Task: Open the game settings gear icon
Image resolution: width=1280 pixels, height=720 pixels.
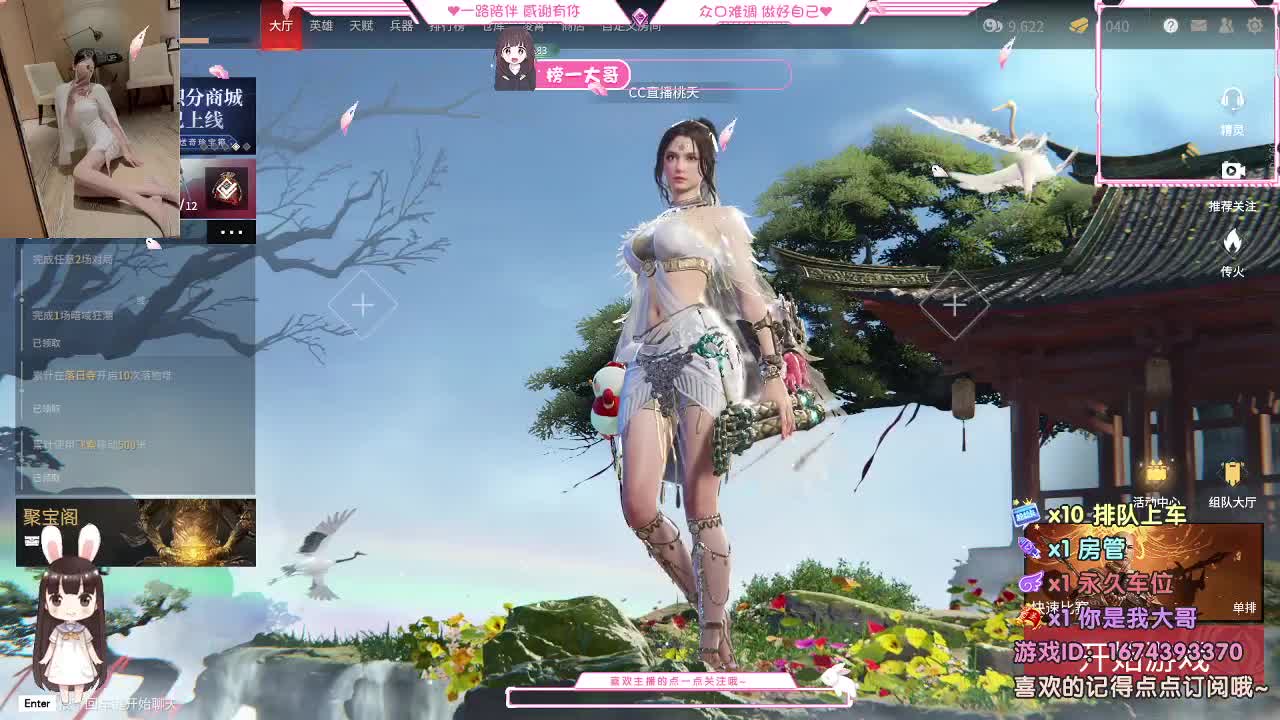Action: click(1253, 27)
